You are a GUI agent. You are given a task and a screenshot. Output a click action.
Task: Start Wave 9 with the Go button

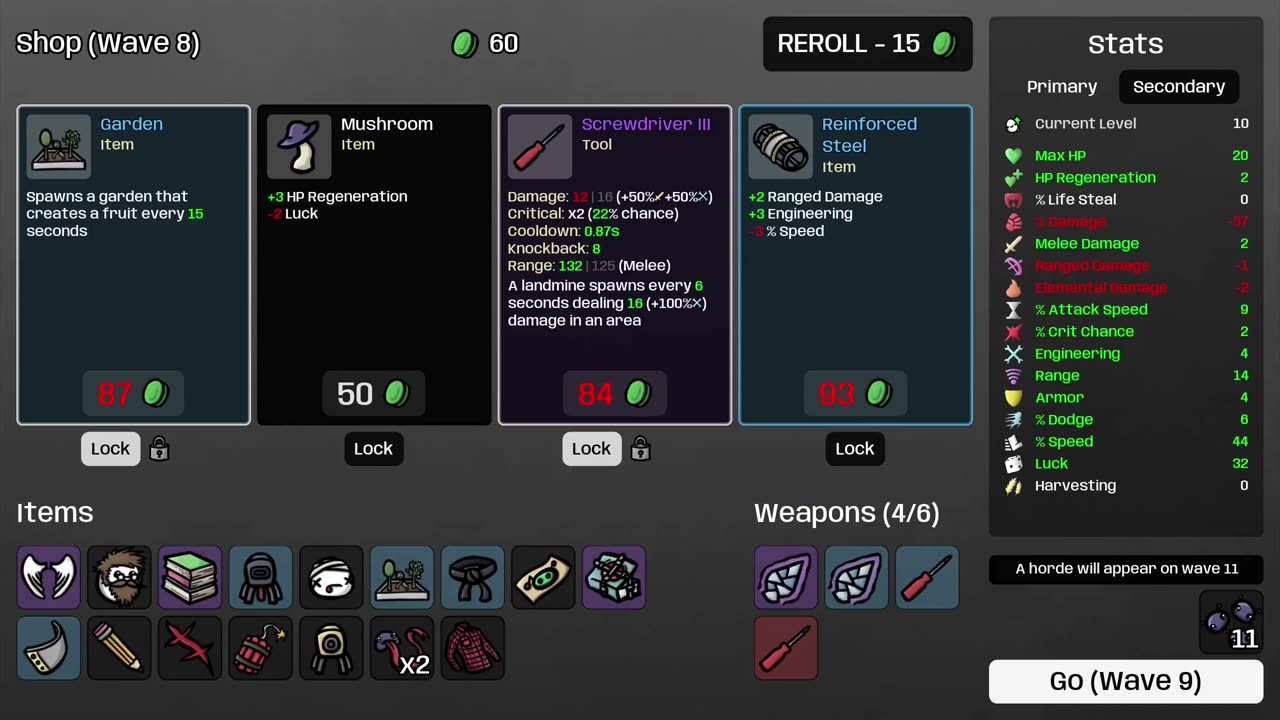(x=1125, y=681)
